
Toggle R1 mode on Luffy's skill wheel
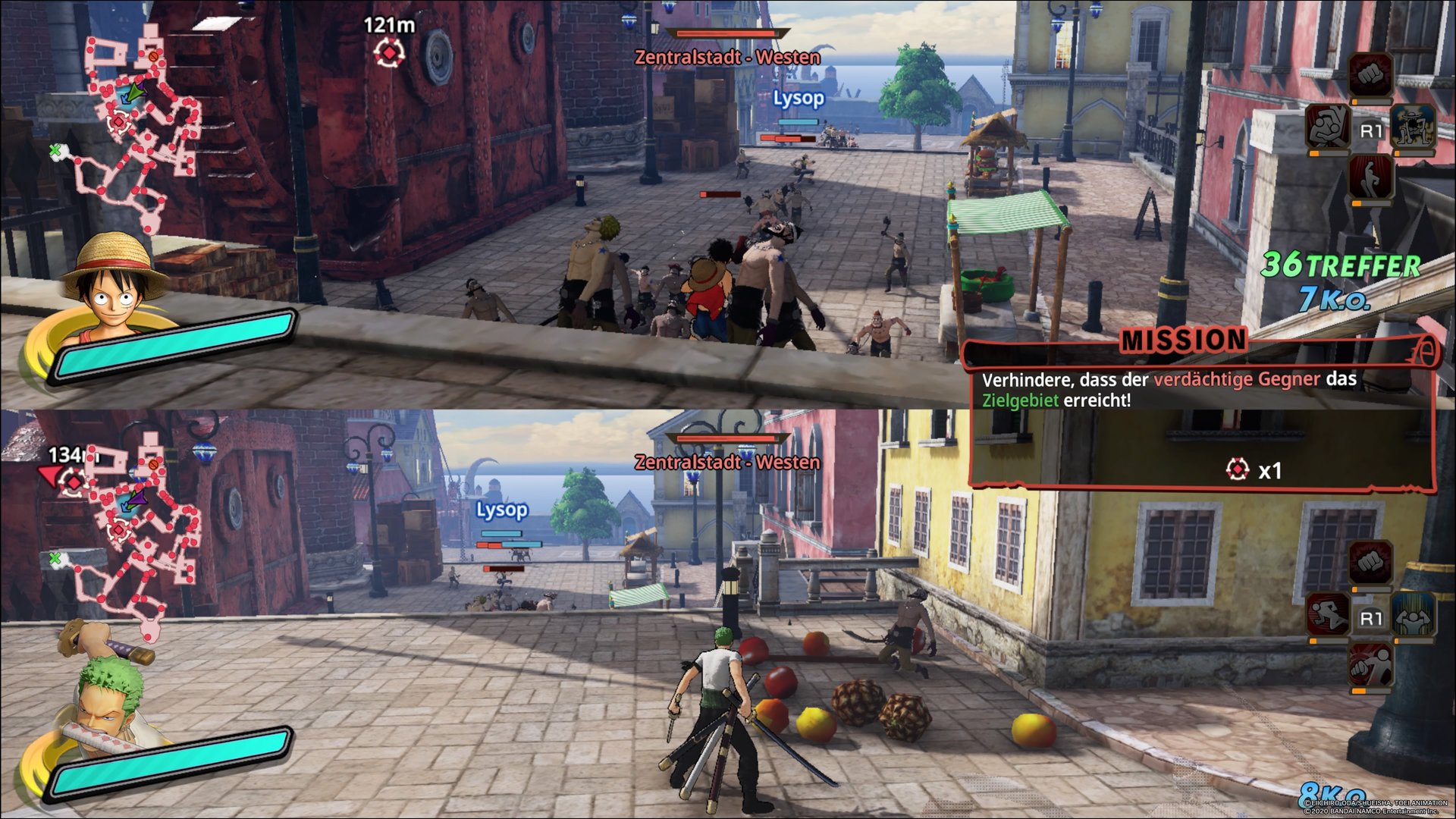(x=1371, y=130)
